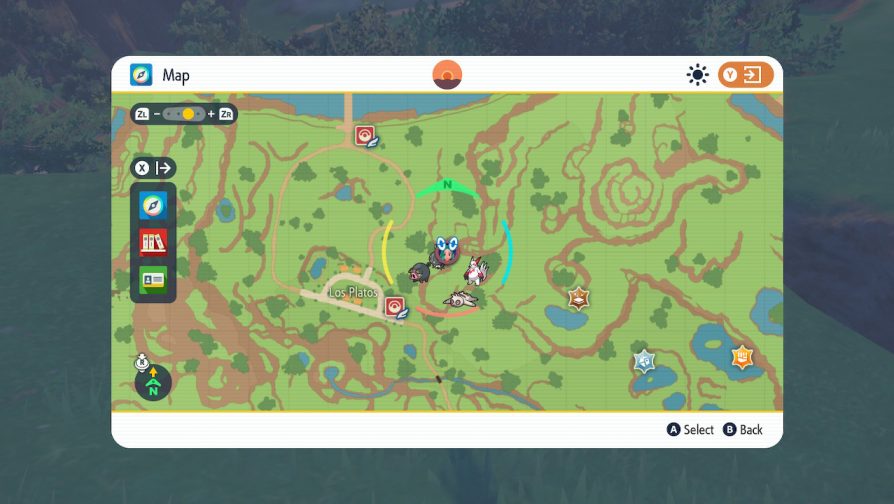Click the Lechonk wild Pokémon marker
This screenshot has width=894, height=504.
[x=416, y=272]
